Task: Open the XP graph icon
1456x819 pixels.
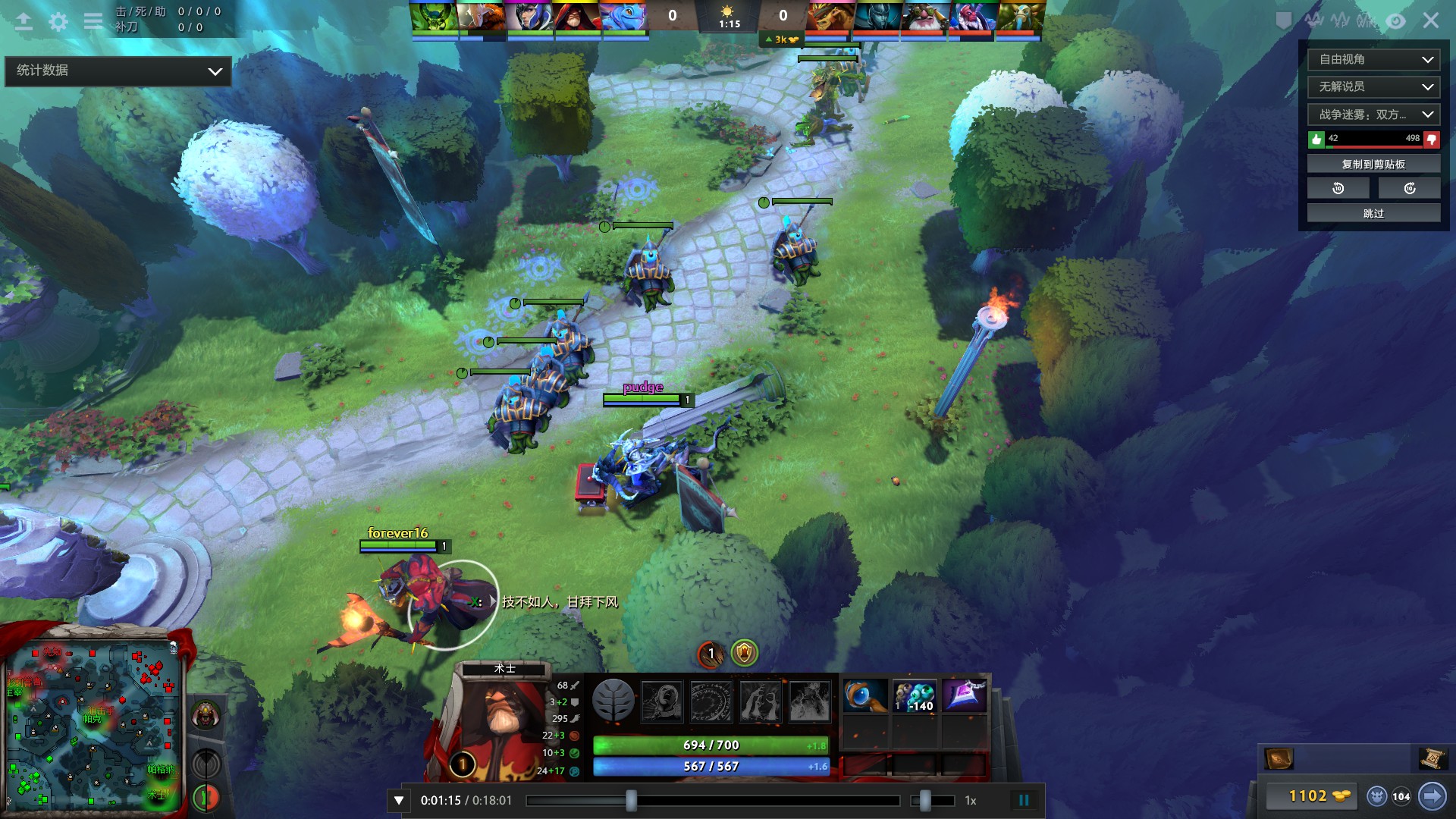Action: pos(1341,20)
